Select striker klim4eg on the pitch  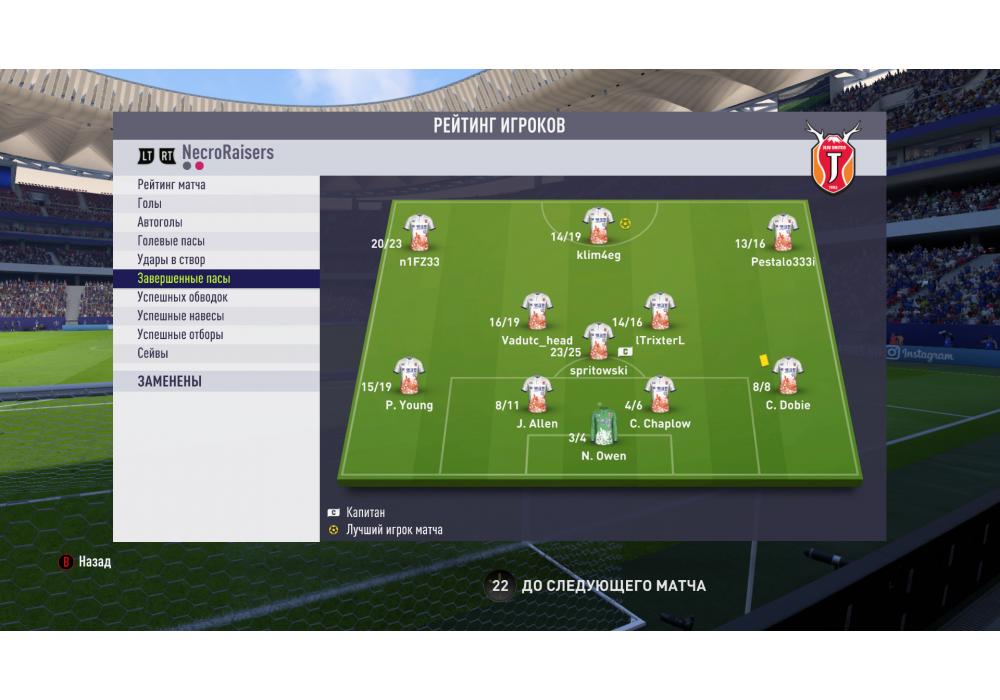point(598,228)
